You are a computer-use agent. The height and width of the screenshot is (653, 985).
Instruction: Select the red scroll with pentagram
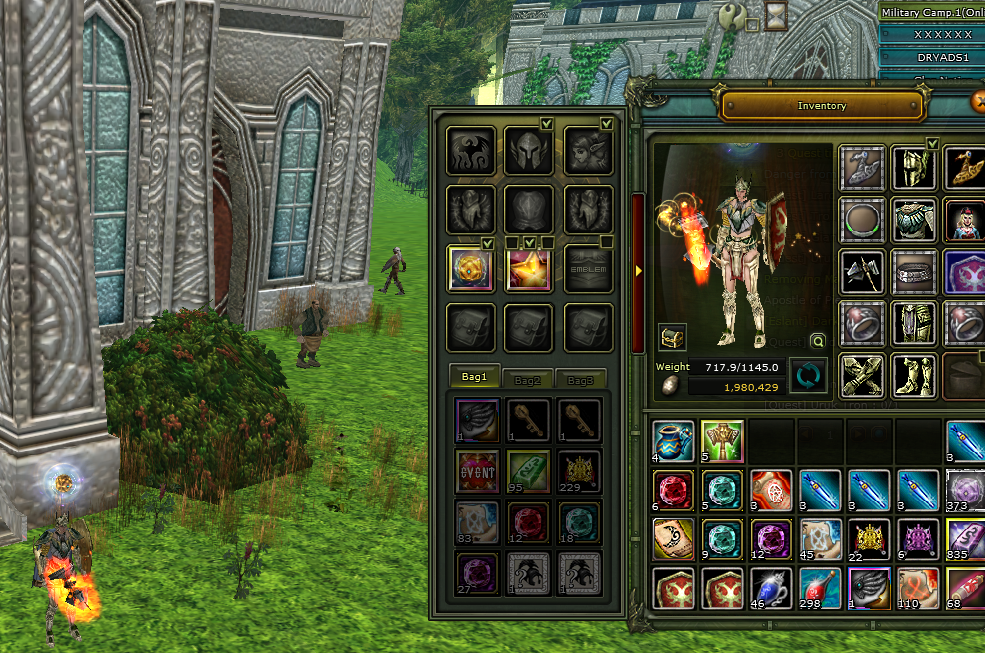click(x=770, y=490)
